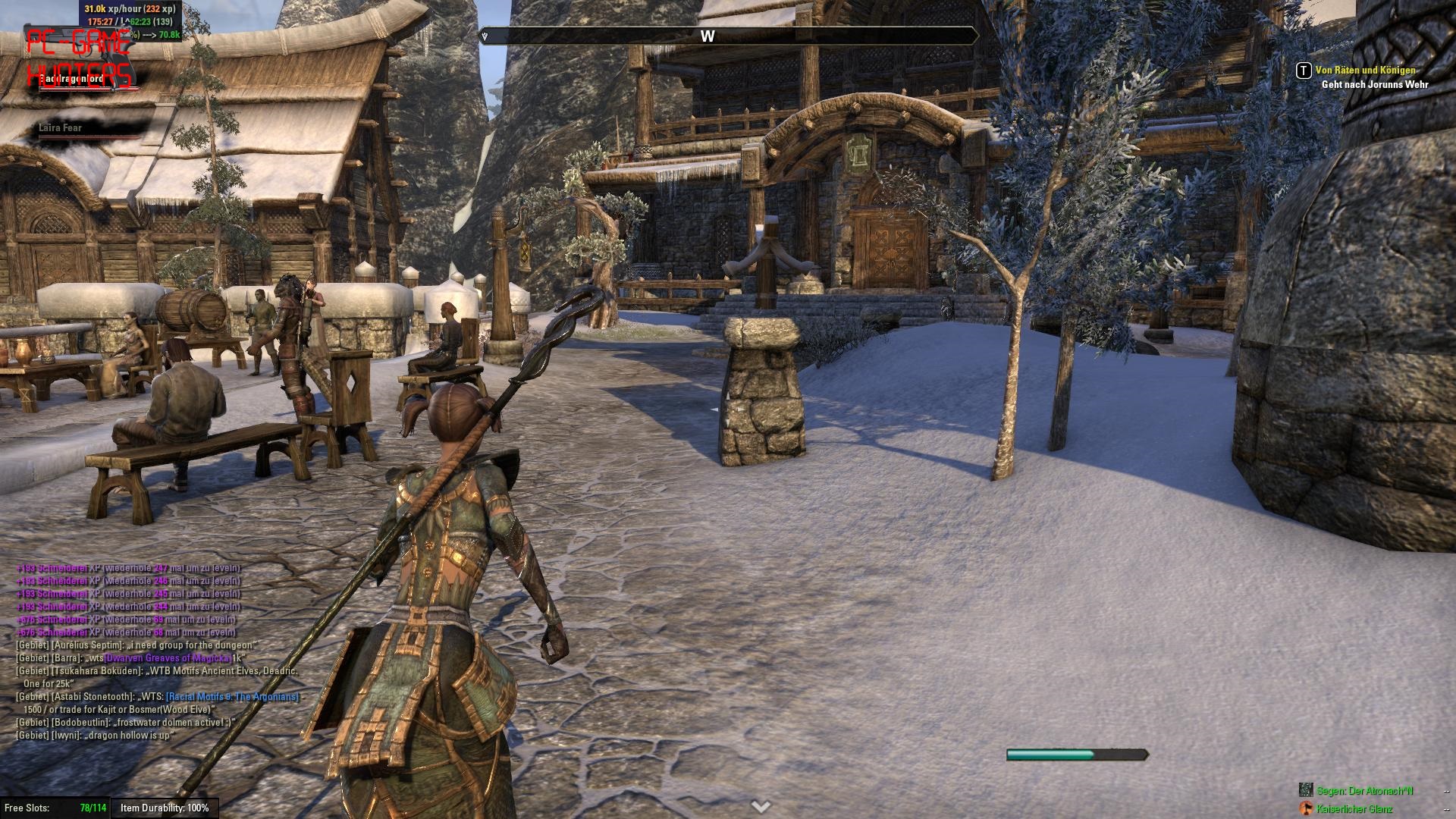Image resolution: width=1456 pixels, height=819 pixels.
Task: Click the Segen: Der Atronach buff icon
Action: click(x=1306, y=790)
